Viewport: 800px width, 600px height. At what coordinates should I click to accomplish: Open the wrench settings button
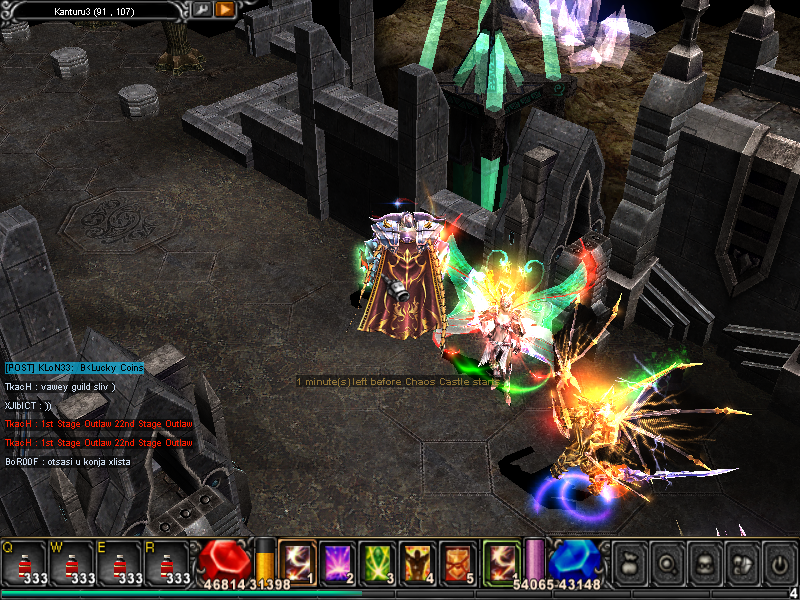click(202, 10)
